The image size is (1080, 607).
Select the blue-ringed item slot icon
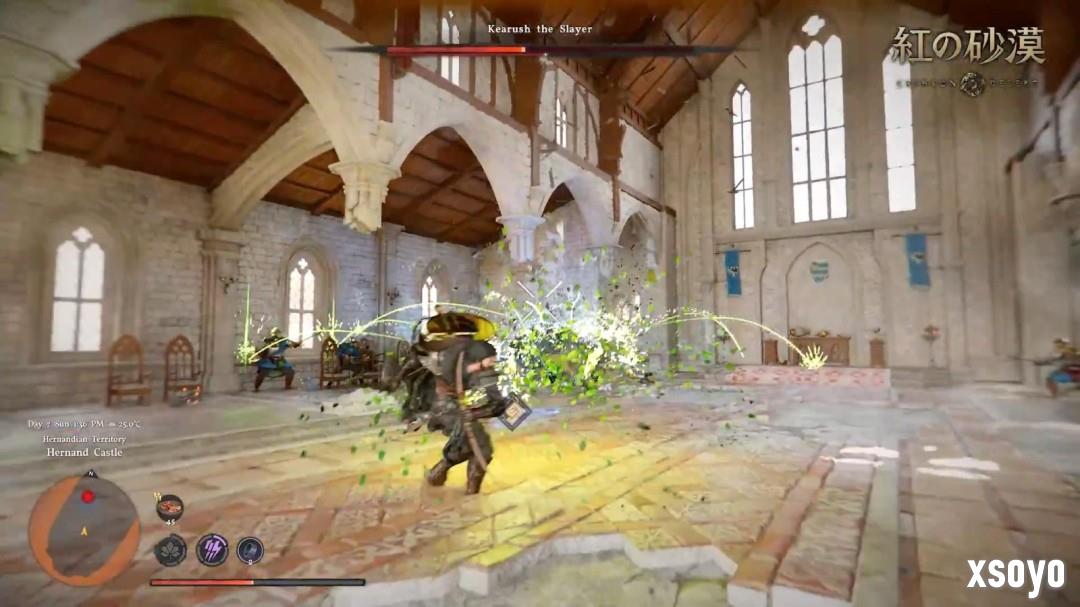(250, 550)
